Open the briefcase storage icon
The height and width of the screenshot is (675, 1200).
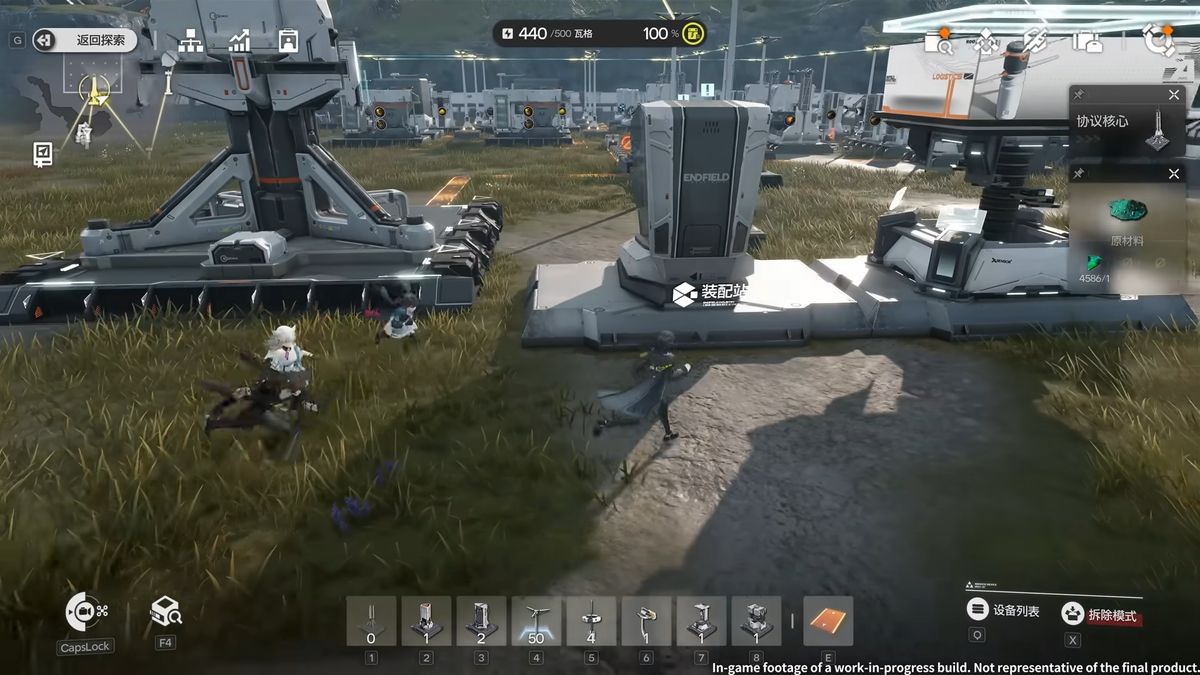coord(1087,41)
